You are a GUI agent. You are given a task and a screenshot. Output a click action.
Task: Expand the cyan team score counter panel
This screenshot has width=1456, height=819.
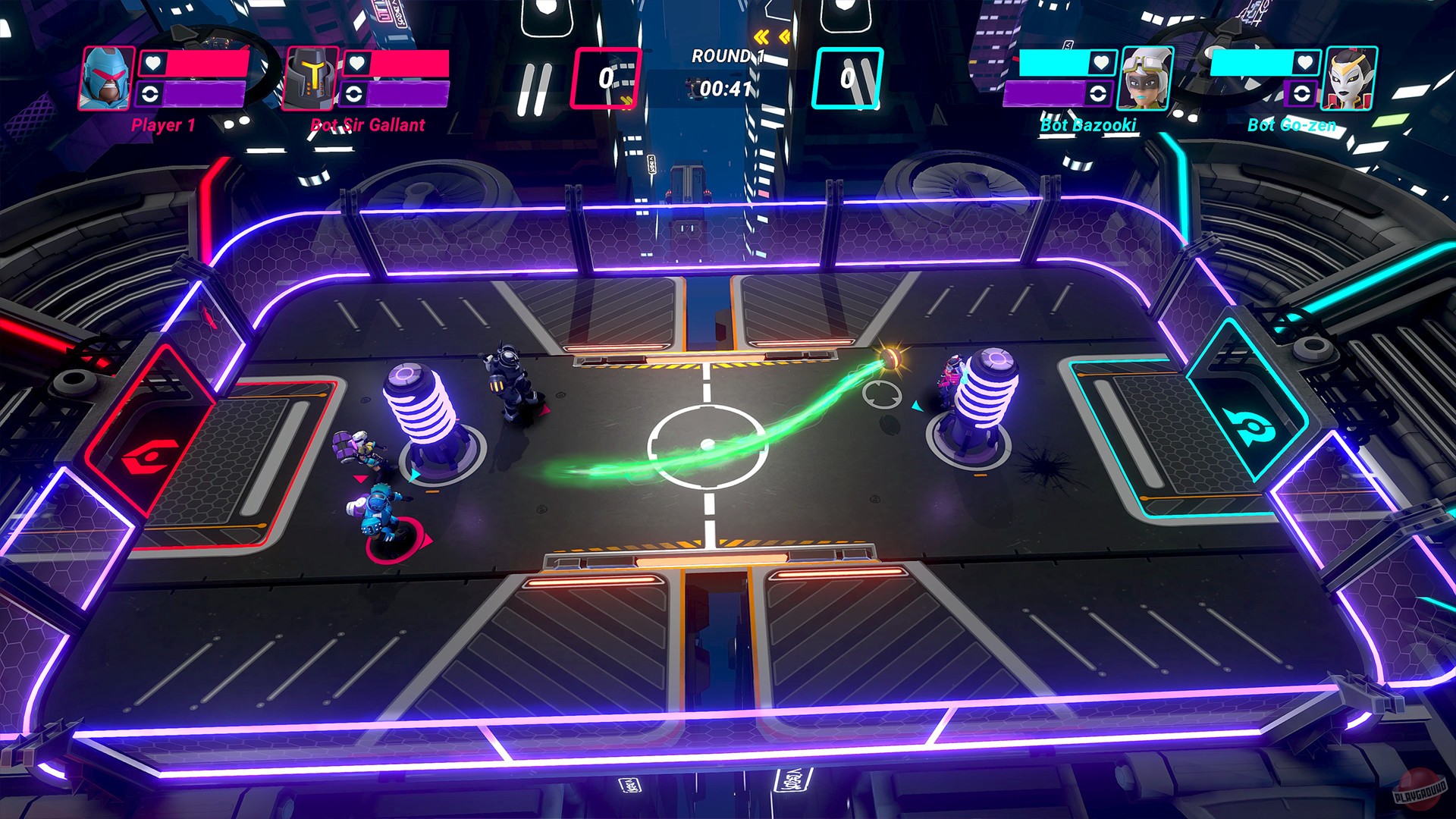tap(849, 77)
